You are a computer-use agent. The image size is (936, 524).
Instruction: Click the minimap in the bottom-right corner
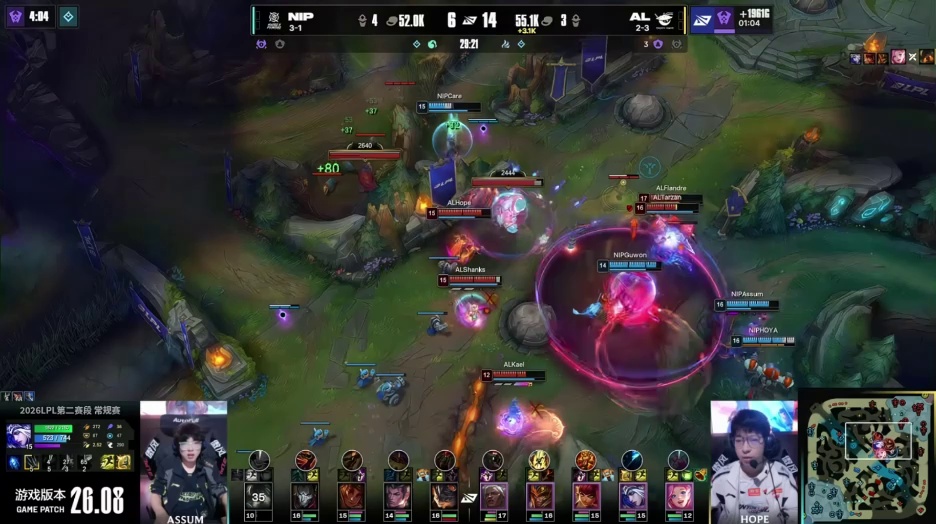(x=865, y=456)
